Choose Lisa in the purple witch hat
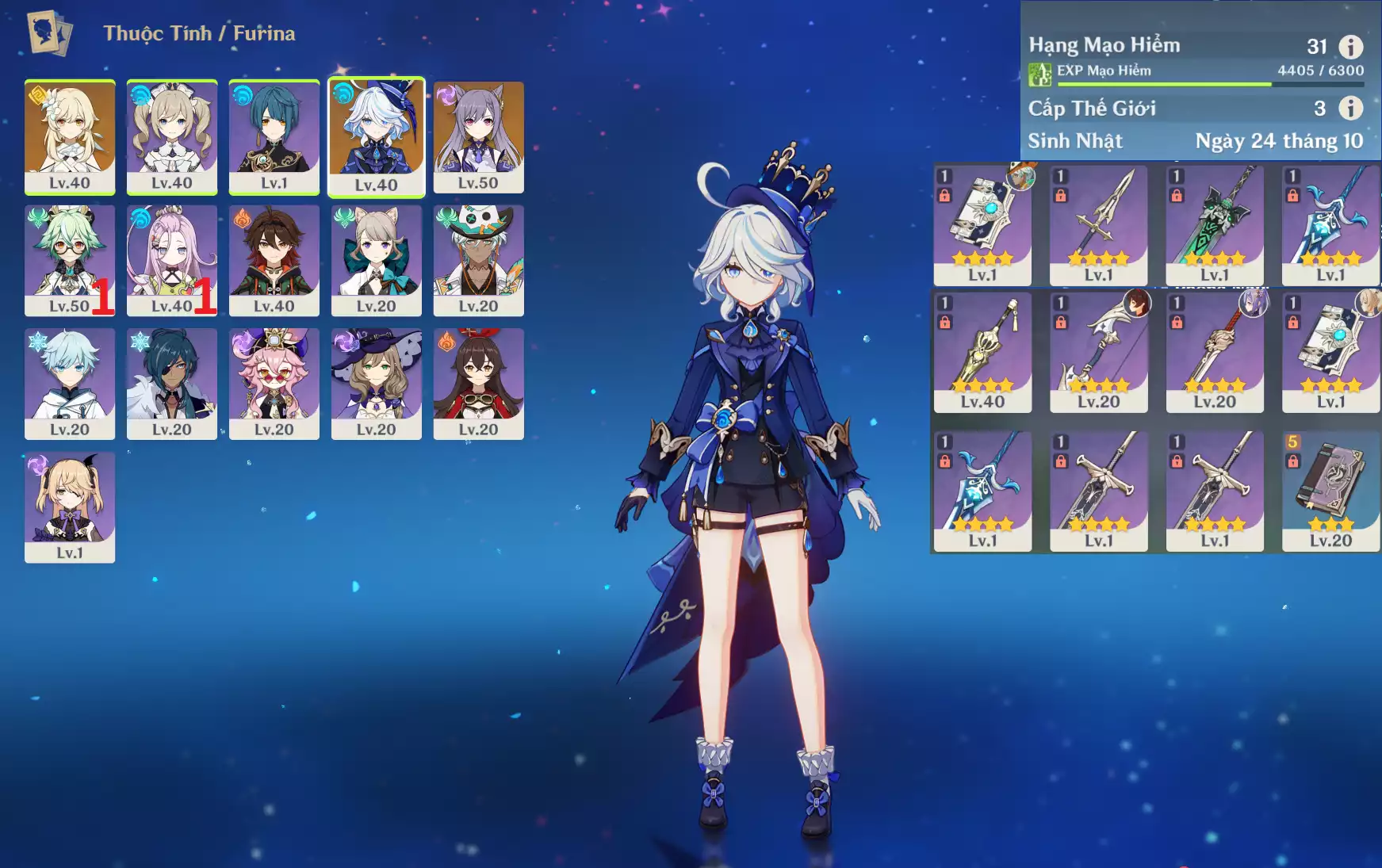The image size is (1382, 868). [x=377, y=383]
